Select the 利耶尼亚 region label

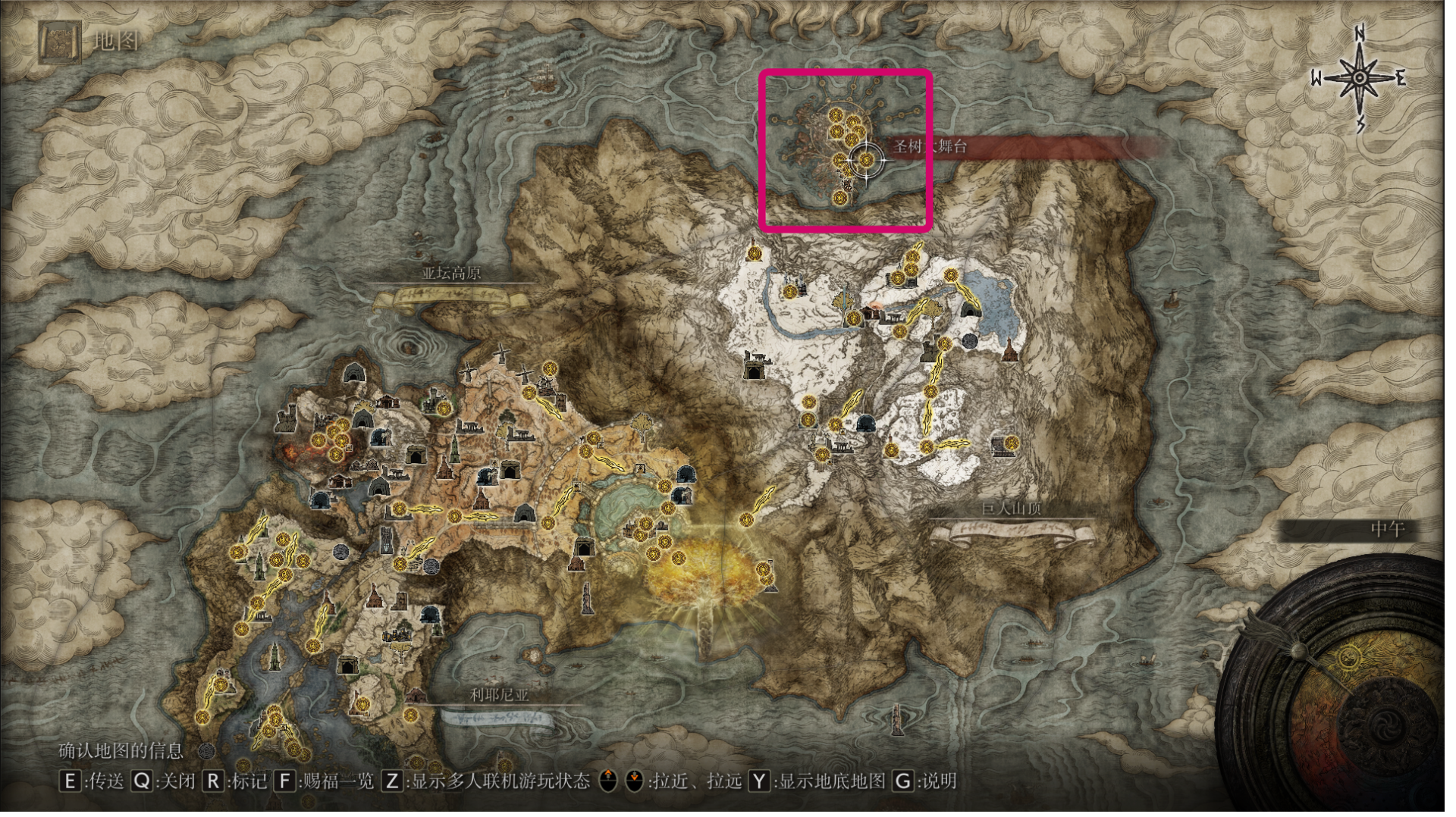pyautogui.click(x=499, y=695)
